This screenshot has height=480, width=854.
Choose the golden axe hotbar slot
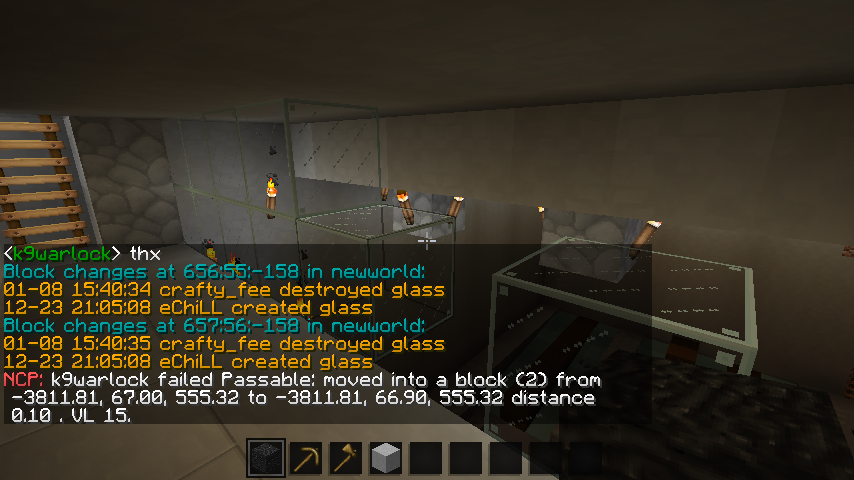[346, 459]
